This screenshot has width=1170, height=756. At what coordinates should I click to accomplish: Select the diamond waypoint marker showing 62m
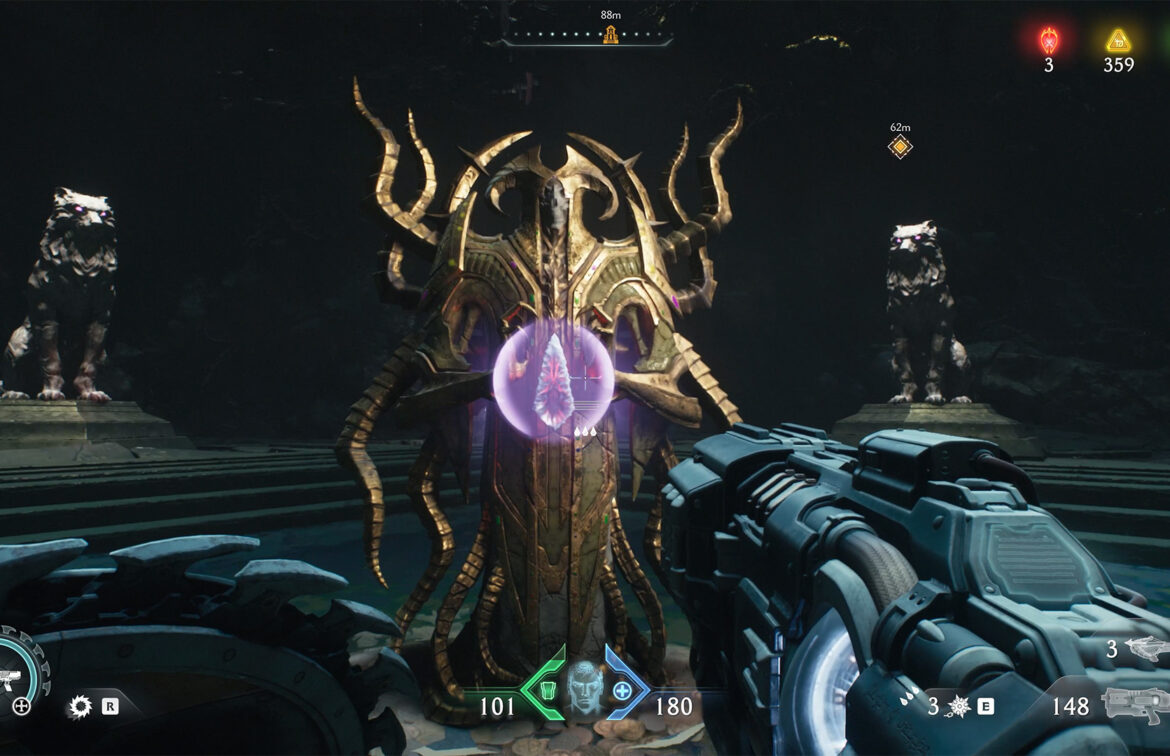coord(900,147)
